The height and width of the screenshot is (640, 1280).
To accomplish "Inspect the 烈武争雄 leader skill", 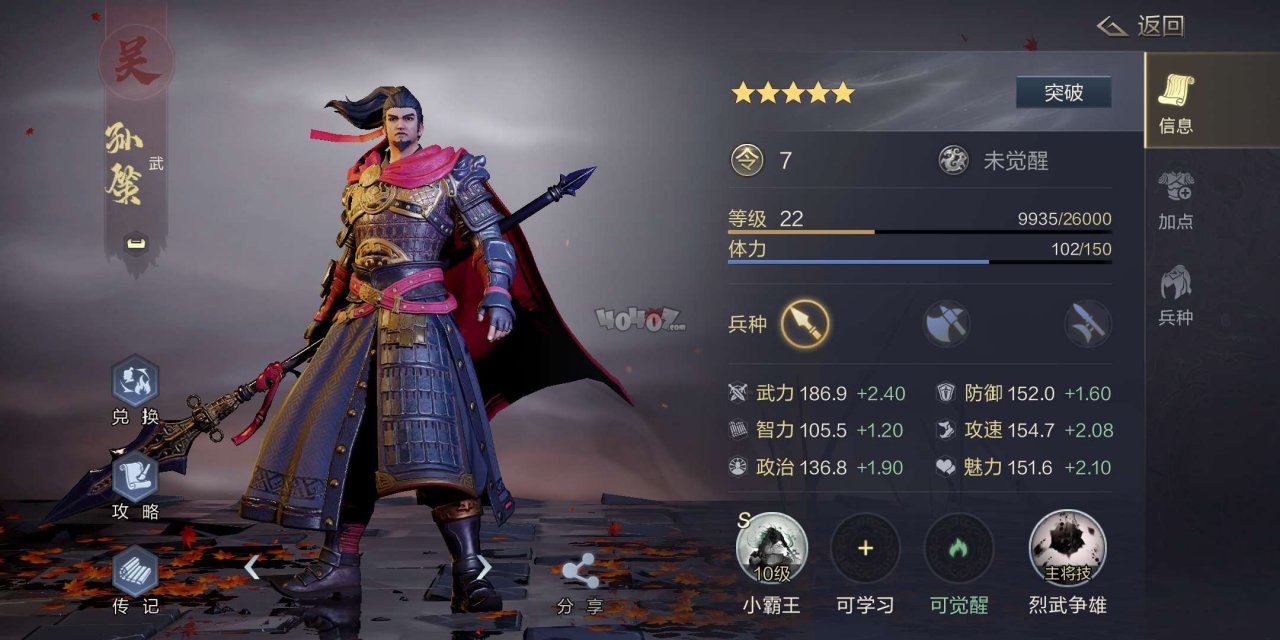I will tap(1067, 549).
